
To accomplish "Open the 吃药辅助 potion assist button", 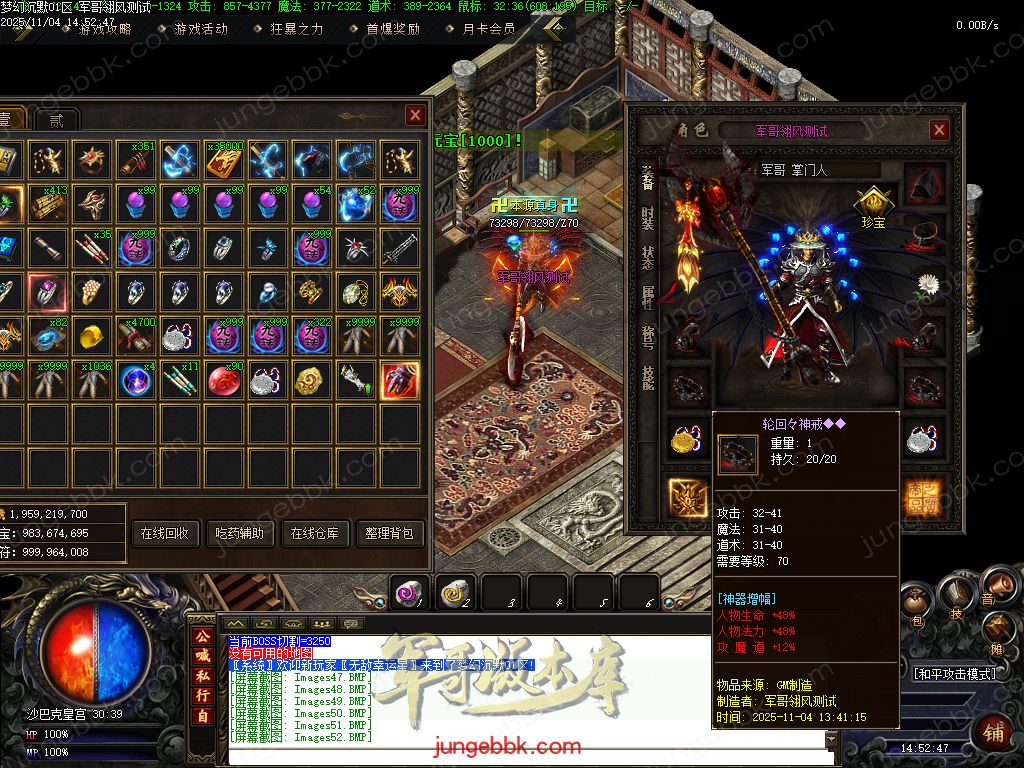I will point(240,534).
